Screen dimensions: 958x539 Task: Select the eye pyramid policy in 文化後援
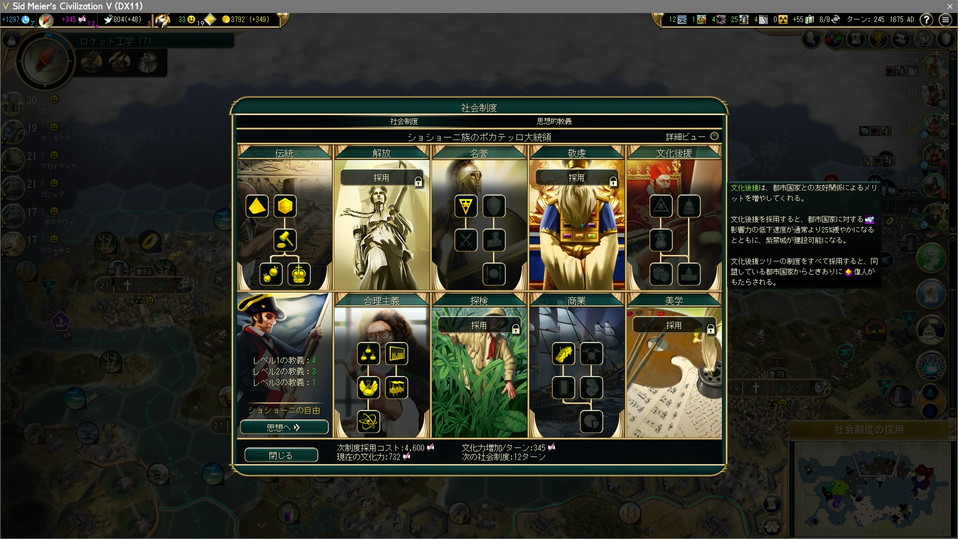[661, 206]
